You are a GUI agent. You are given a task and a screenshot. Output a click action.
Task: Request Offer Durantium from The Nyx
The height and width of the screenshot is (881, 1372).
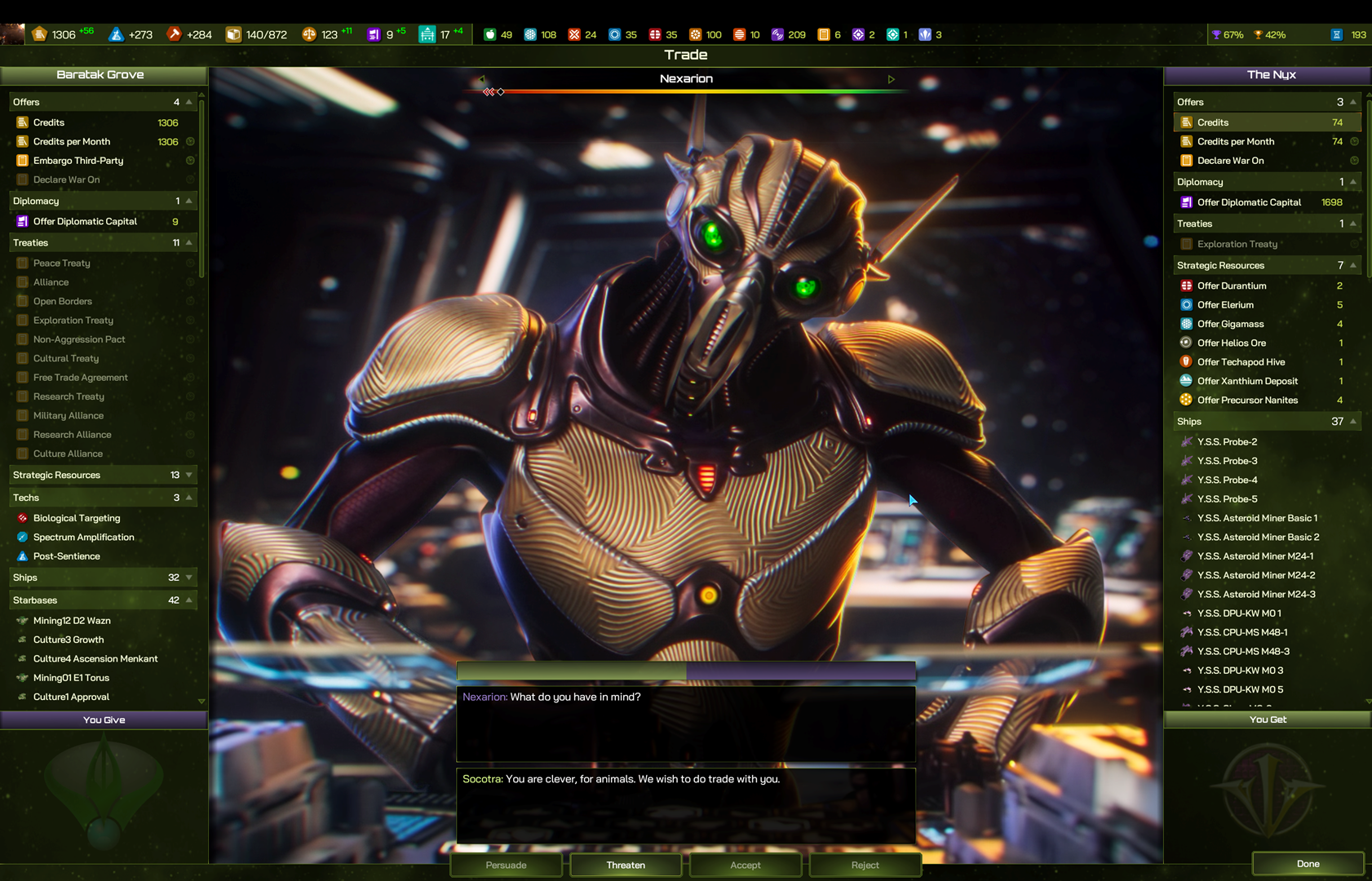pyautogui.click(x=1232, y=286)
